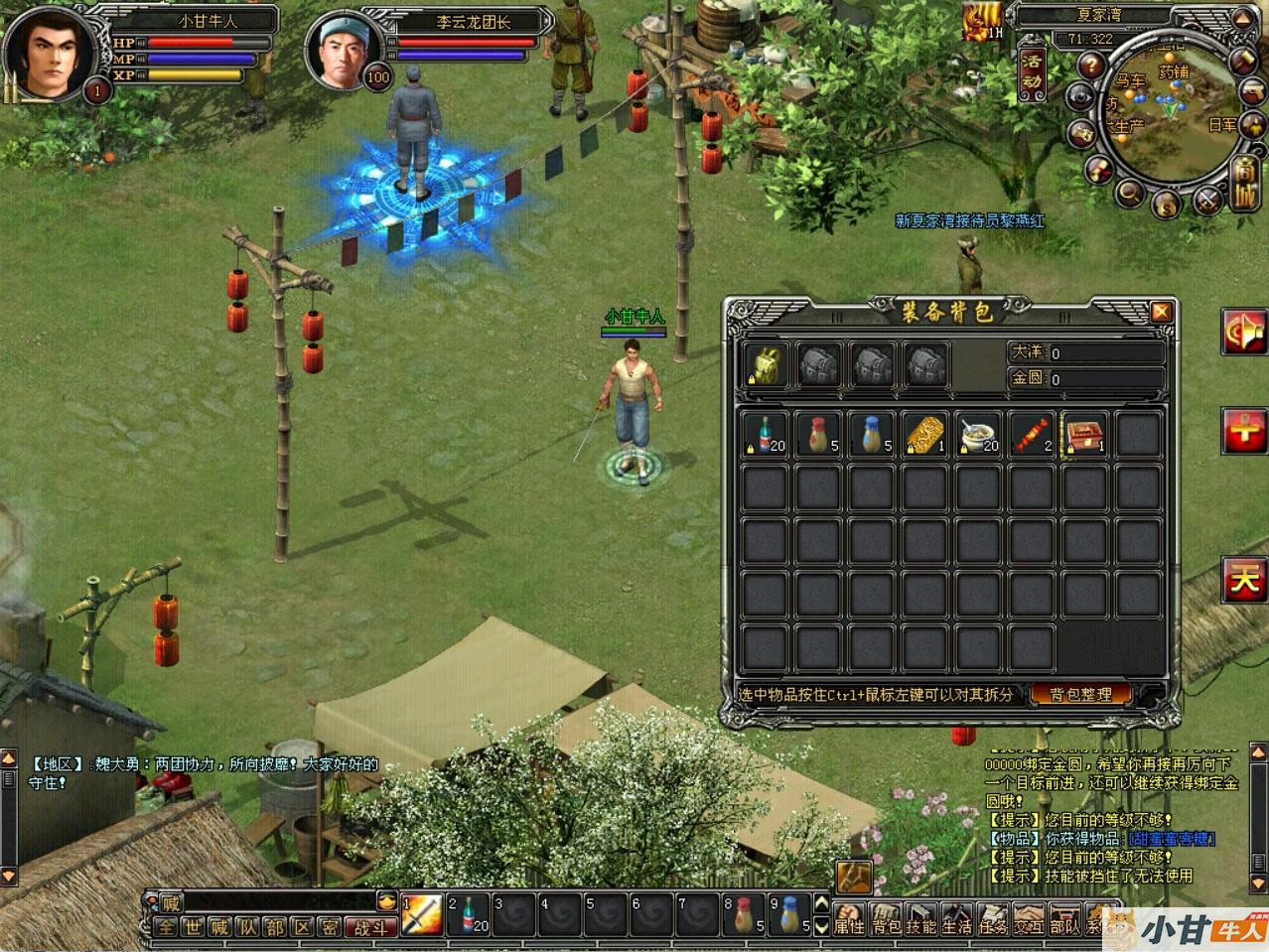1269x952 pixels.
Task: Choose the red candy item
Action: [1032, 435]
